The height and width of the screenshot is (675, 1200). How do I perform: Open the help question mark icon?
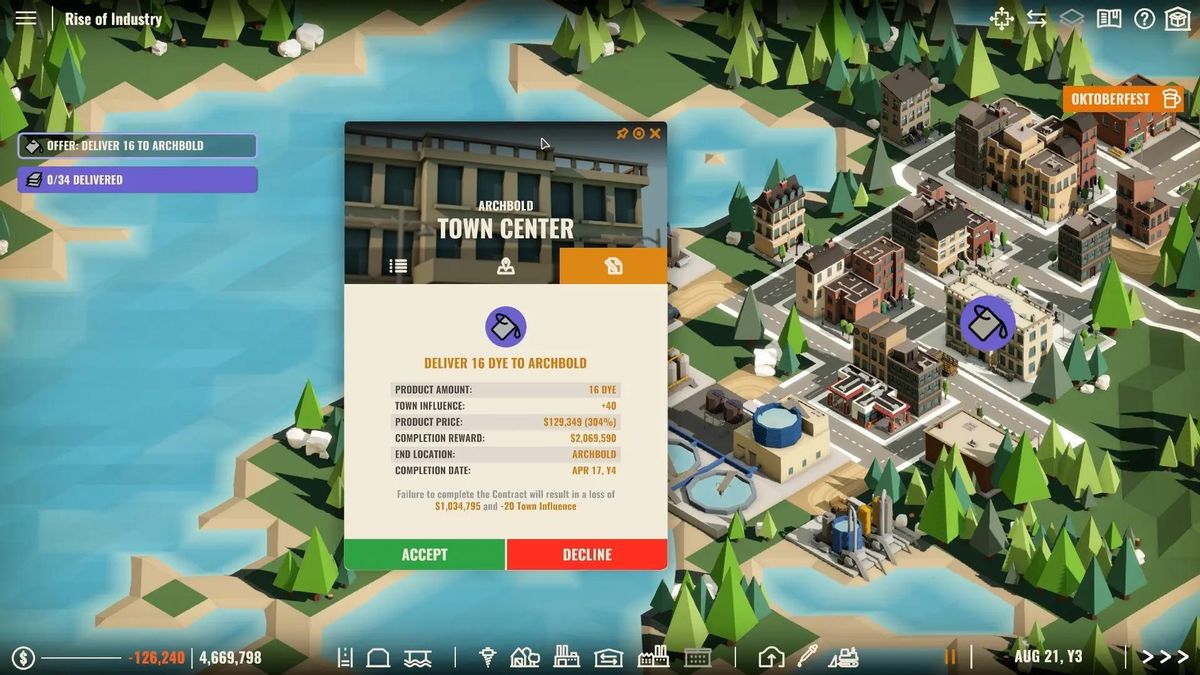click(1144, 19)
